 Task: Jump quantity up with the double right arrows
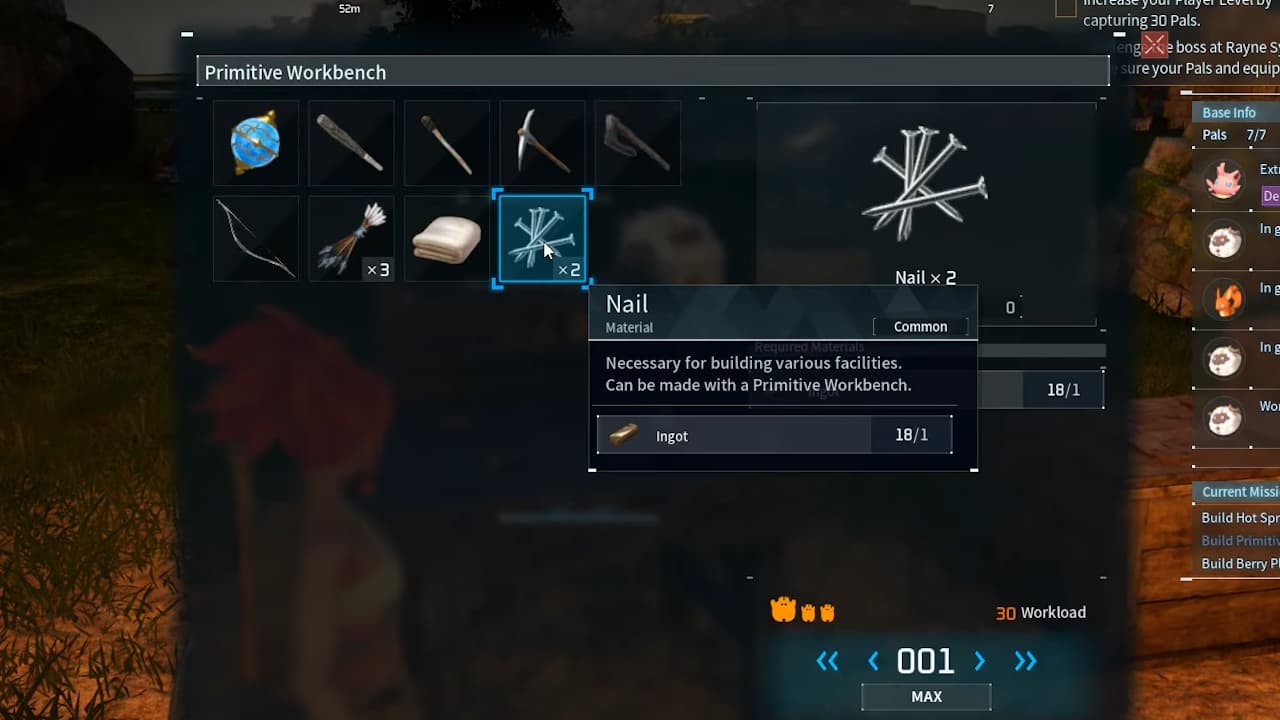click(1025, 661)
